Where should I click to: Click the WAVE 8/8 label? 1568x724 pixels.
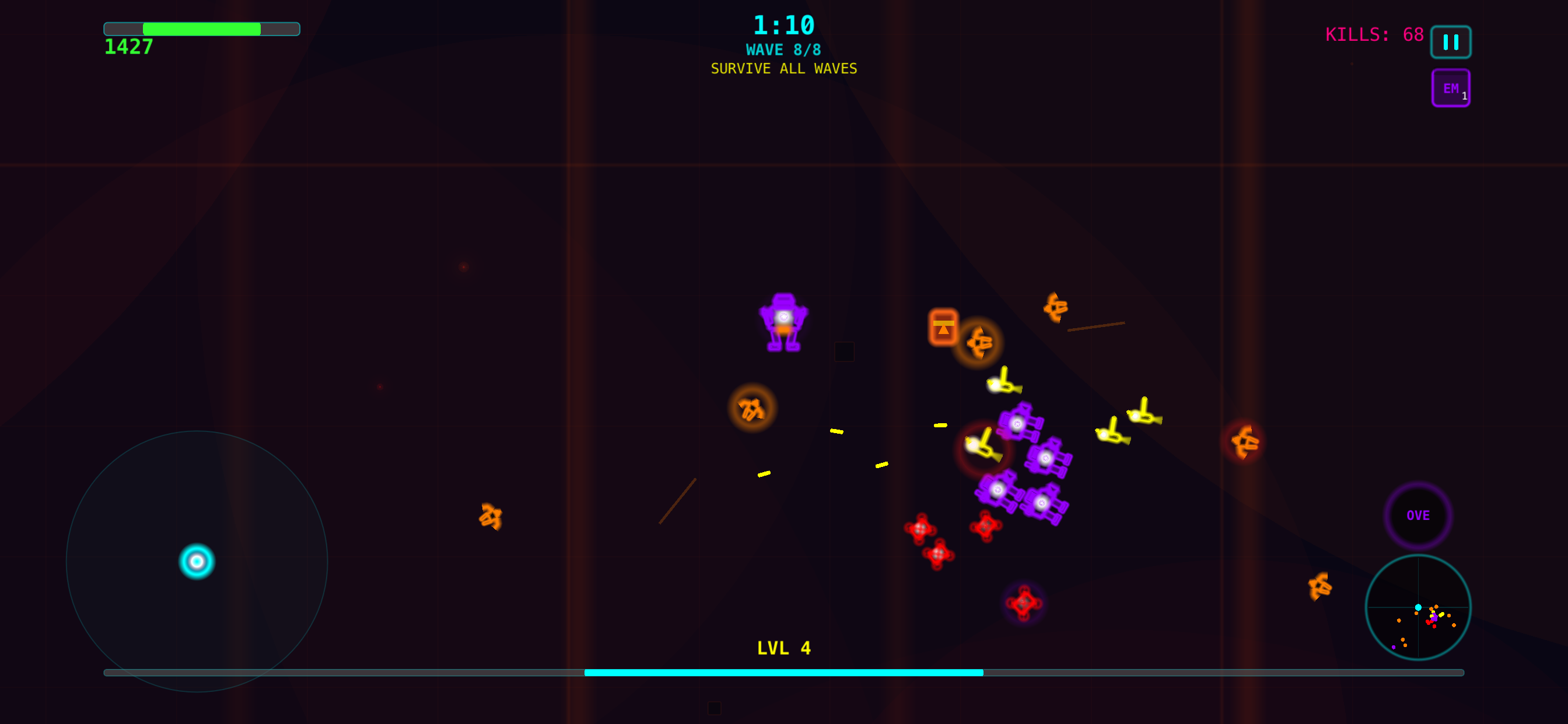tap(784, 50)
